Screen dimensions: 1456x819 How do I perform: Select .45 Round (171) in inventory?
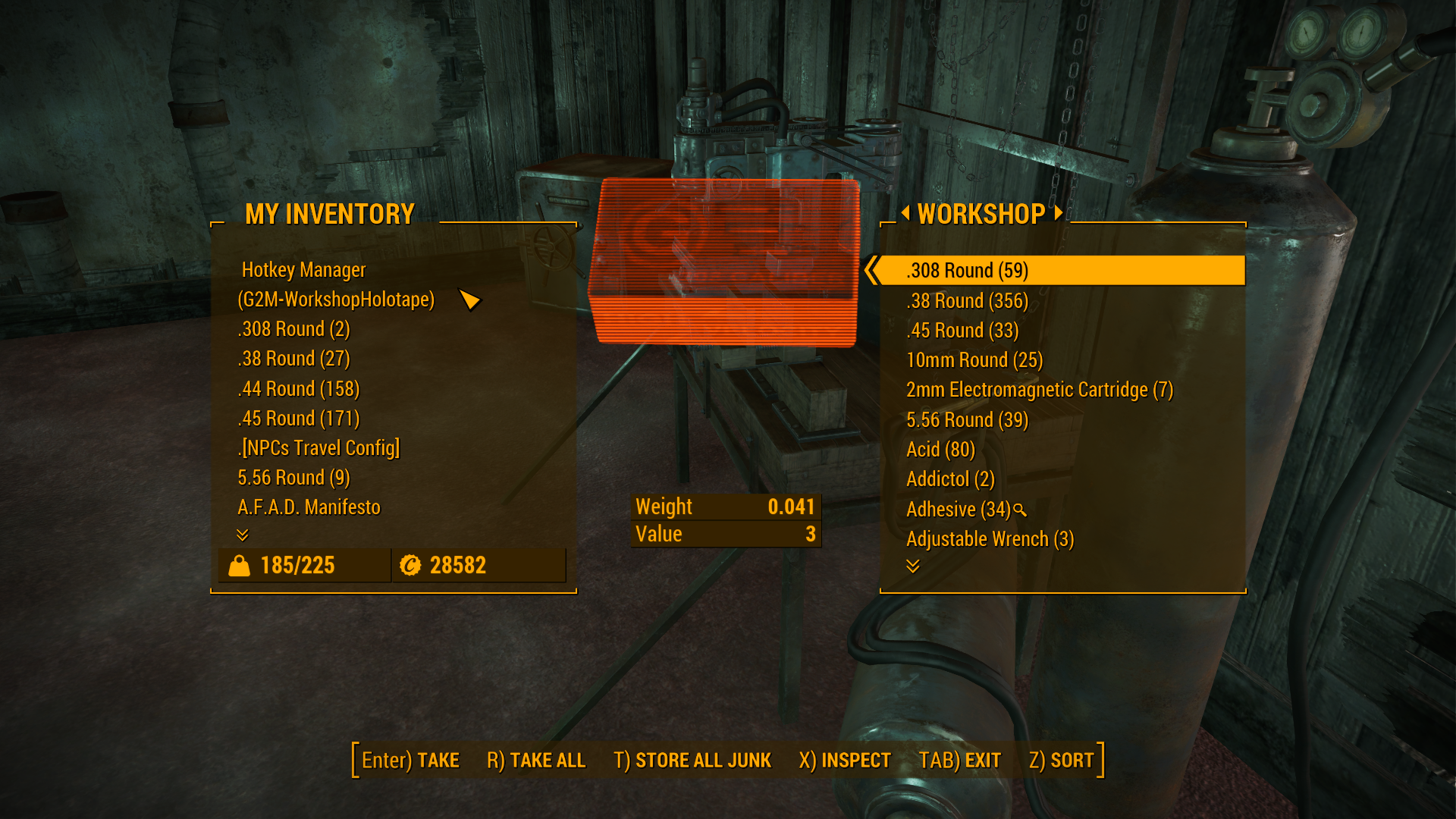point(298,419)
